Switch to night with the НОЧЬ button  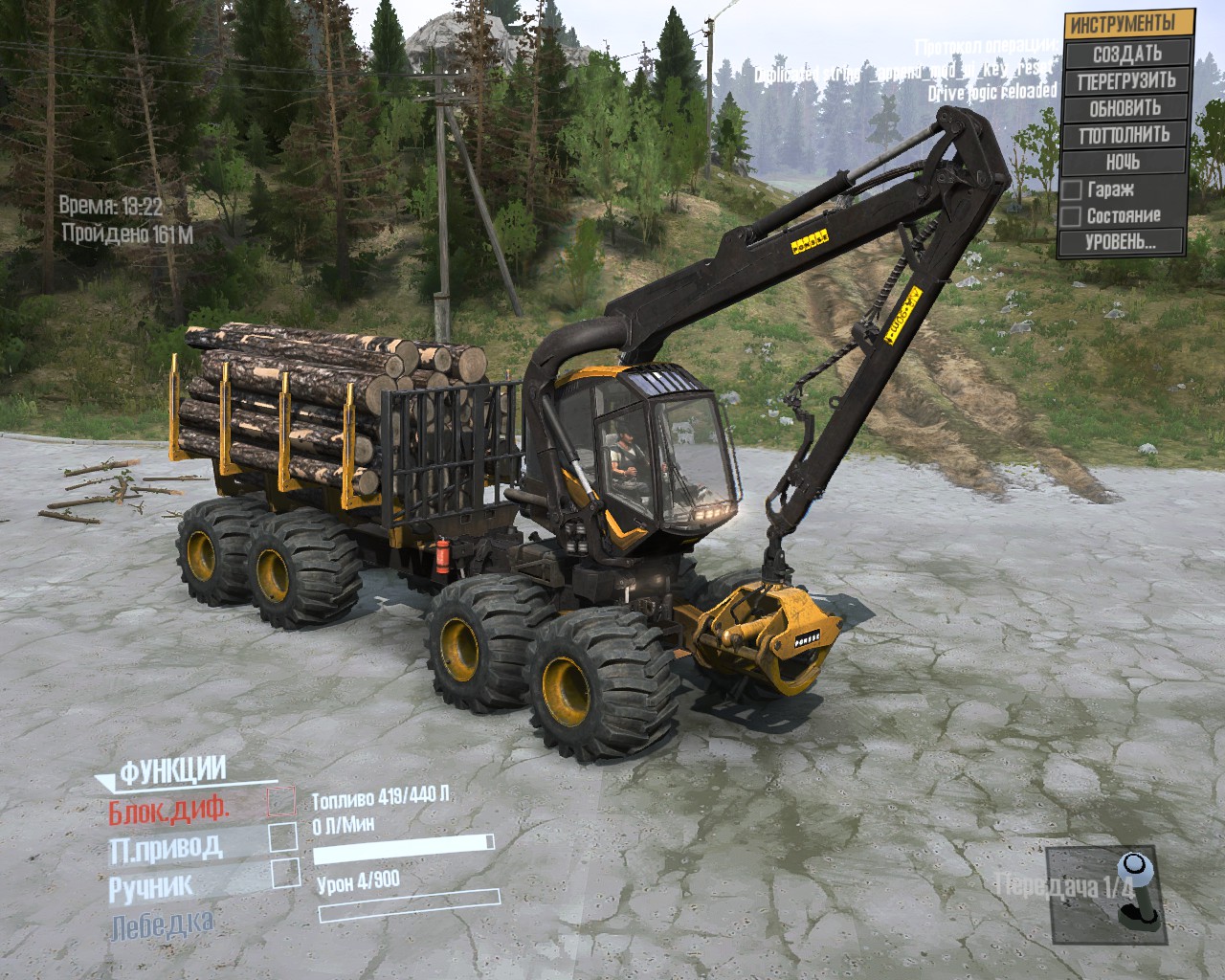[1126, 161]
